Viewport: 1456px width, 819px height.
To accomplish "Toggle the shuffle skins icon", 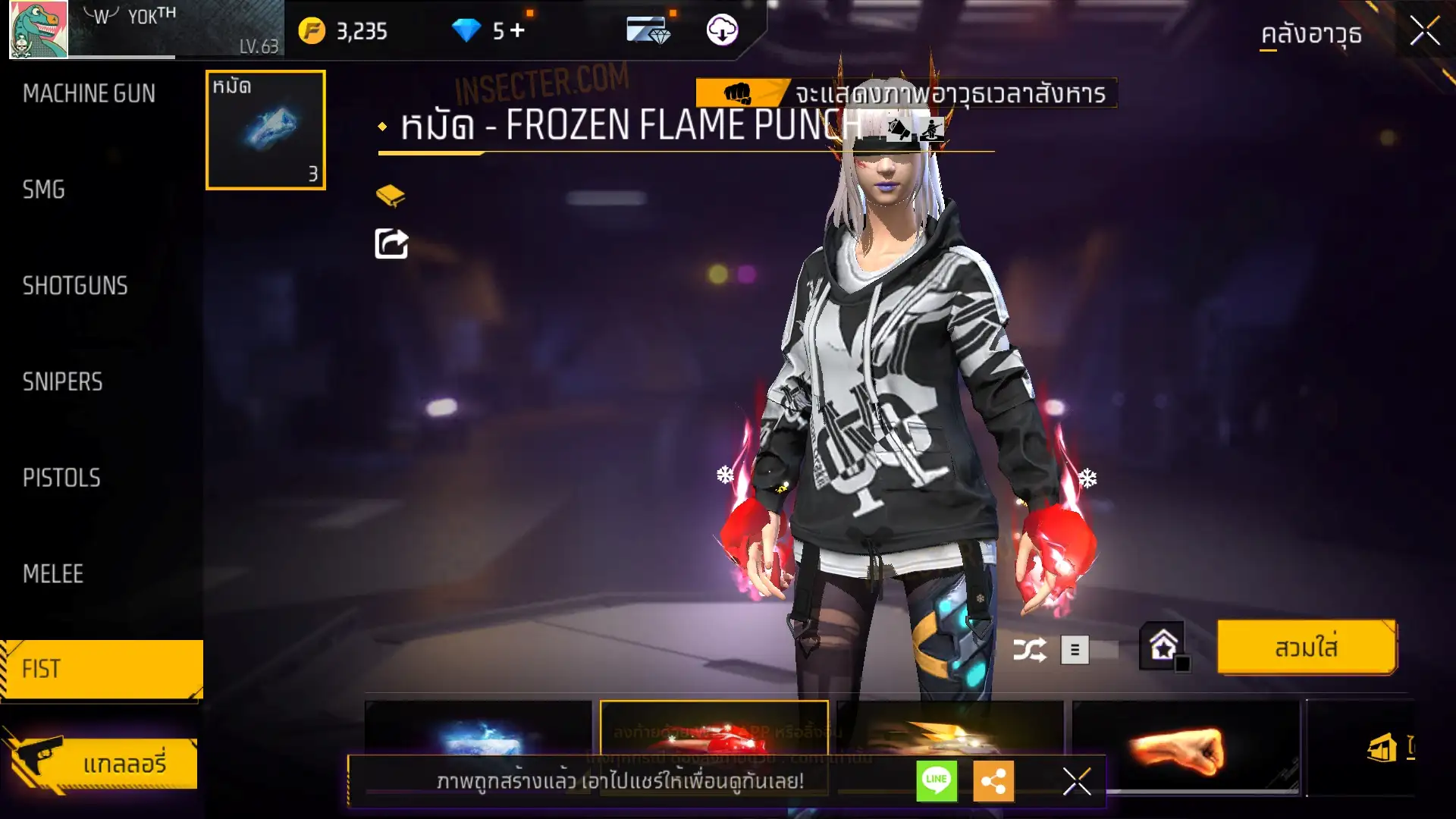I will pos(1029,650).
